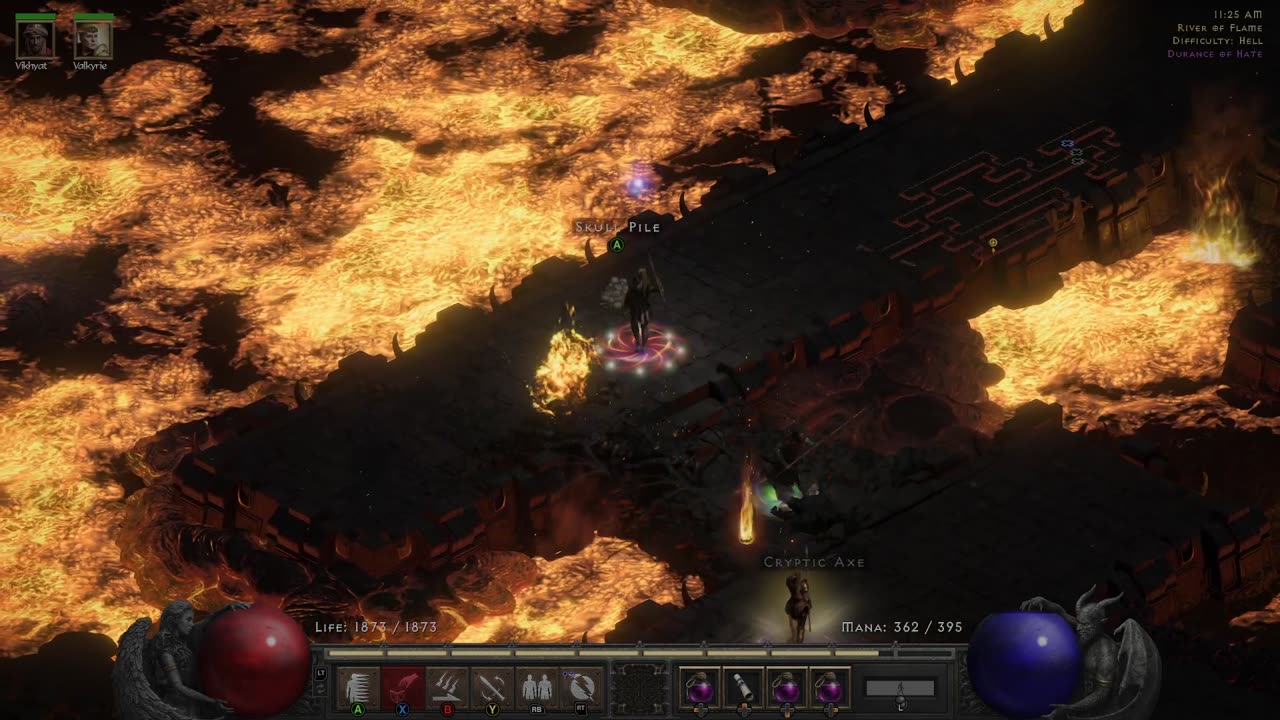The width and height of the screenshot is (1280, 720).
Task: Pick up the Cryptic Axe item label
Action: (x=814, y=562)
